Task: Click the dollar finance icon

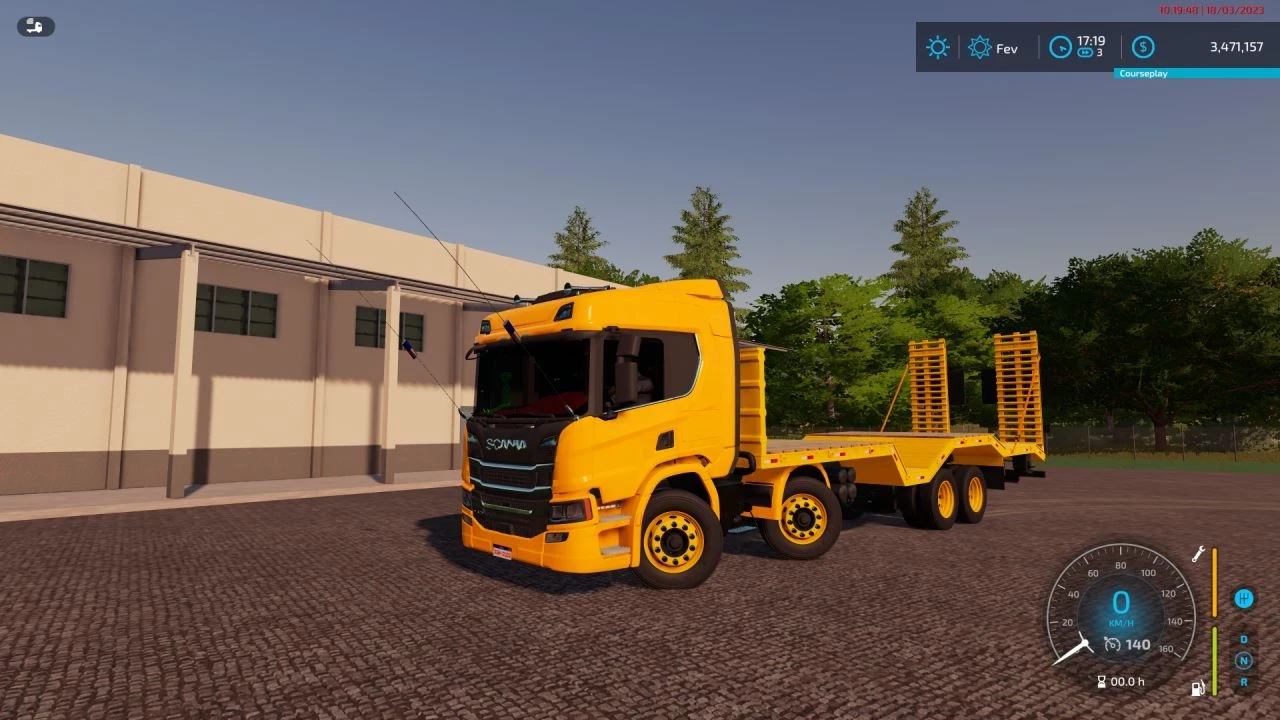Action: click(1142, 47)
